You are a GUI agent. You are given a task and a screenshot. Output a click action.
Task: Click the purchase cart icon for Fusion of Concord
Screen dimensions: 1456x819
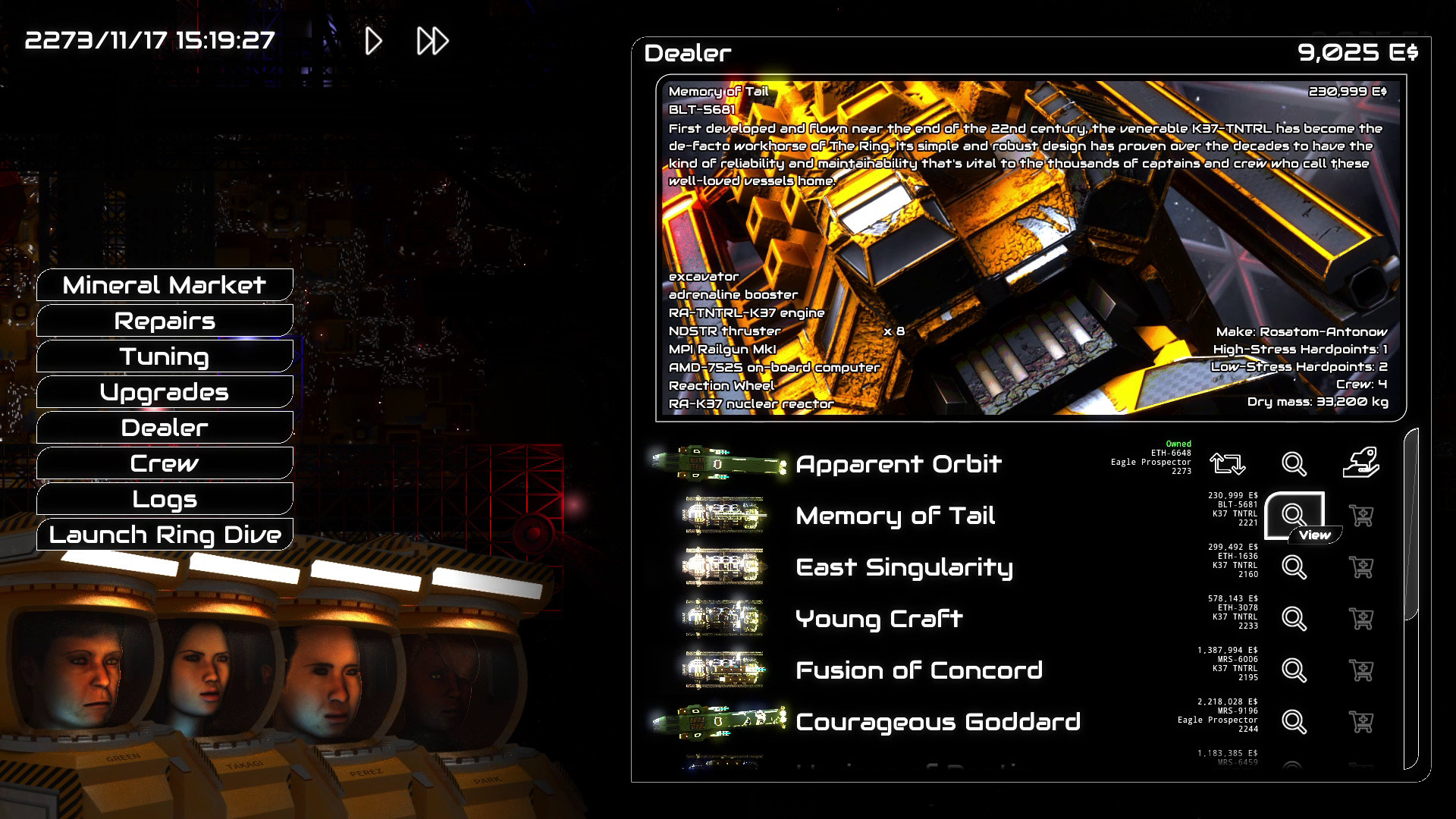tap(1363, 670)
